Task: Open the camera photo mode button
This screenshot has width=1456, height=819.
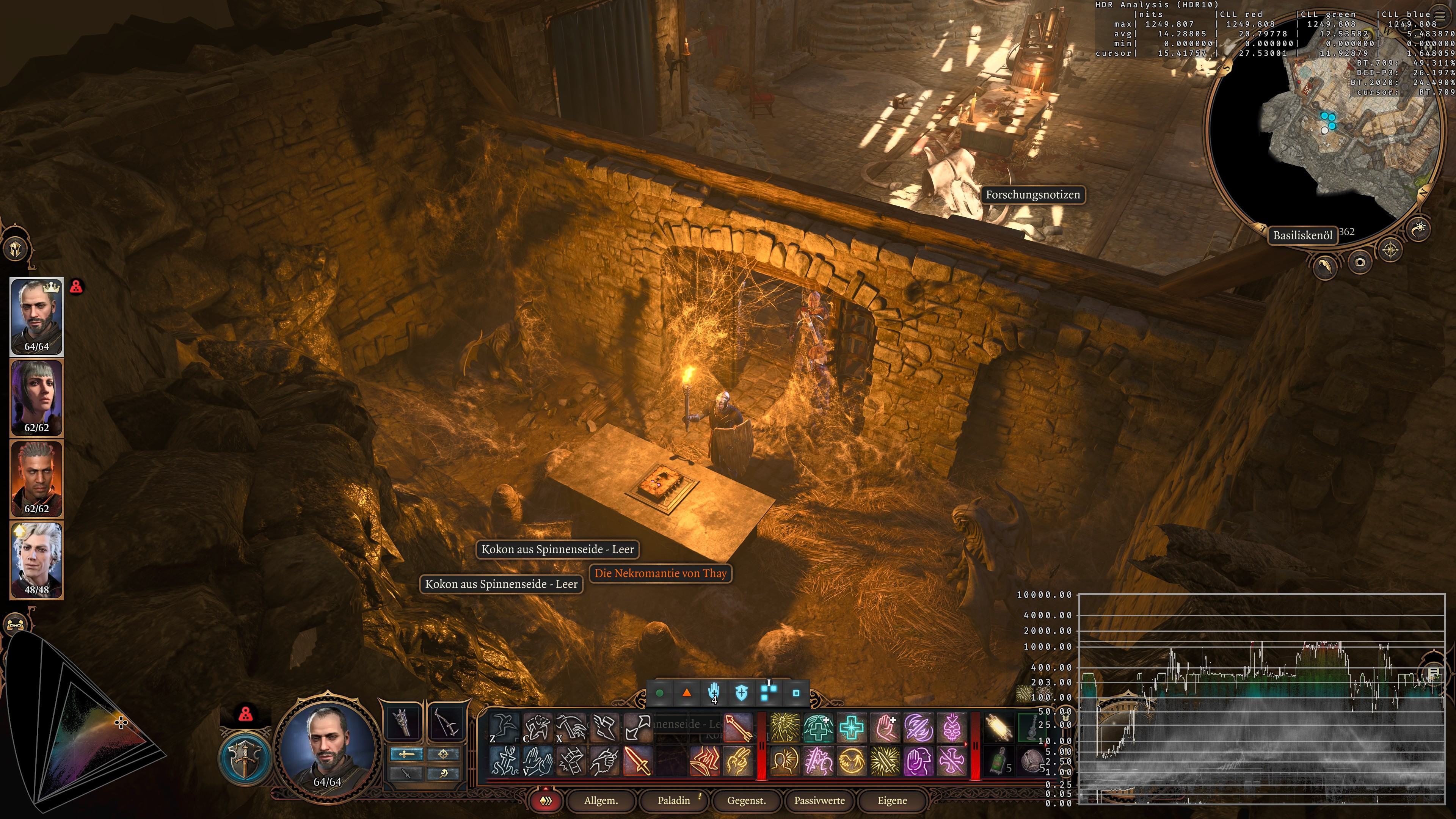Action: (1359, 262)
